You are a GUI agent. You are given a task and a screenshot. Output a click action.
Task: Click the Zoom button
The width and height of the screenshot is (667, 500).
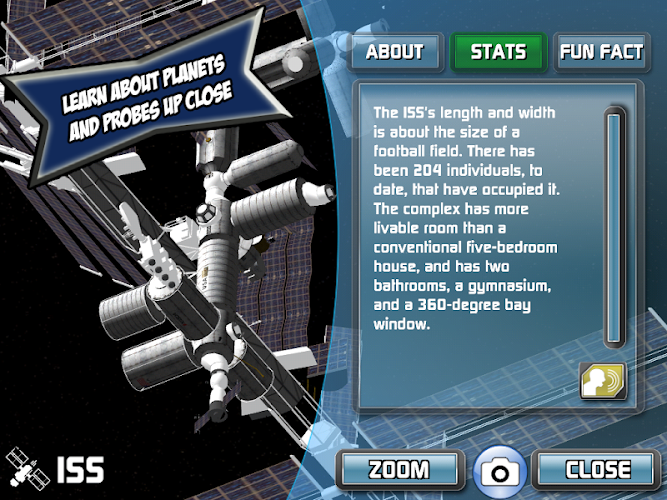click(399, 468)
